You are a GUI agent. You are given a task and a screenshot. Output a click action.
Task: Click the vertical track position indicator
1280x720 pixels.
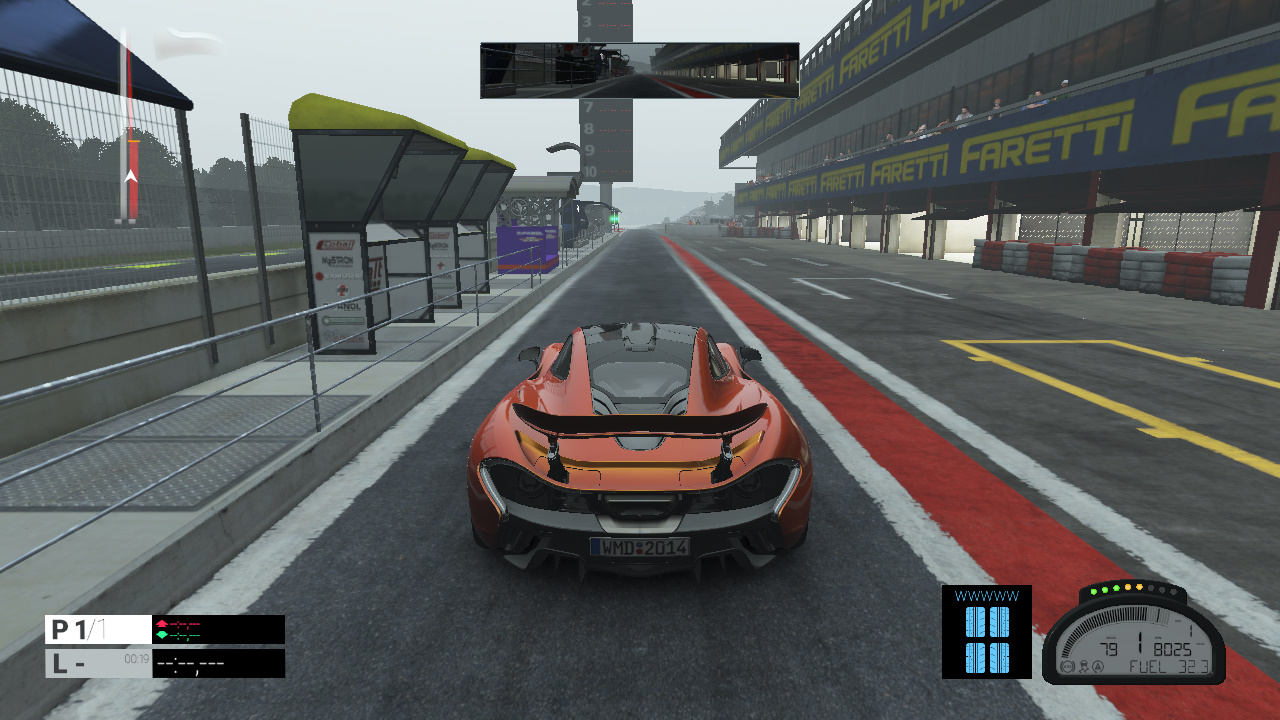(x=128, y=125)
